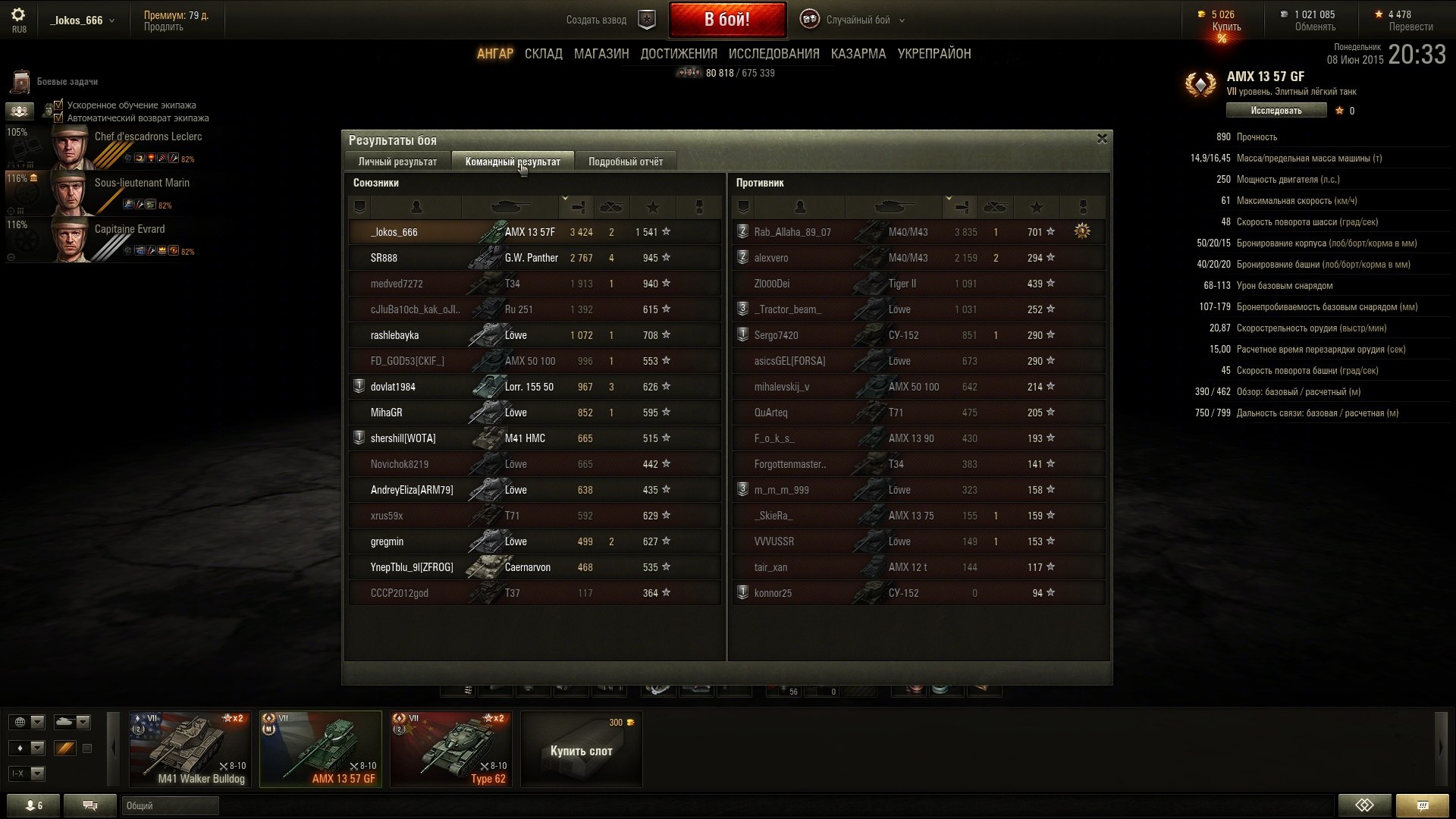
Task: Open the Подробный отчёт tab
Action: pos(625,162)
